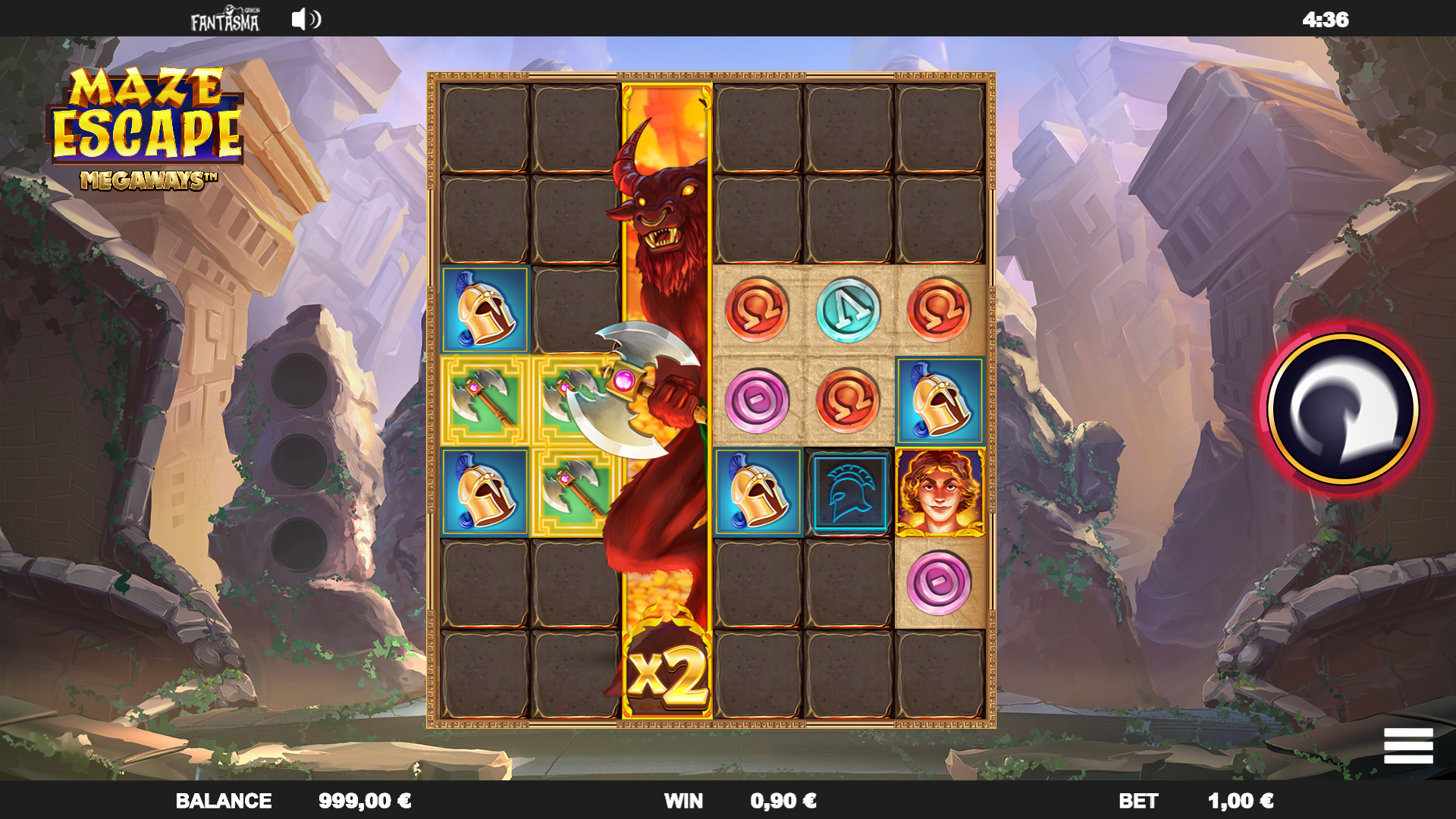1456x819 pixels.
Task: Click the blue helmet symbol next to the Spartan helmet
Action: pos(759,494)
